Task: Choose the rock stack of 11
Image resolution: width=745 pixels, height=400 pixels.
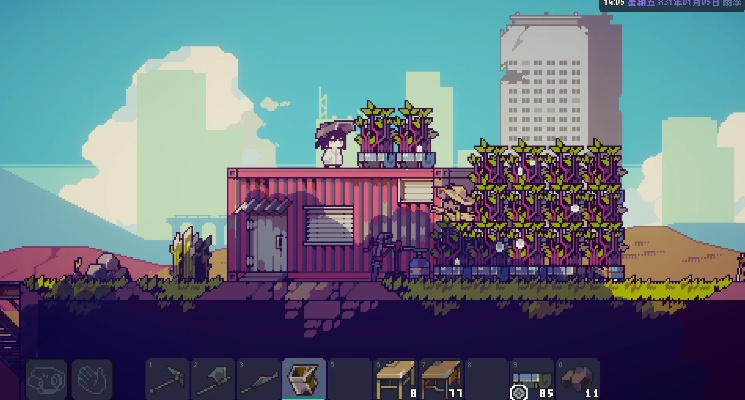Action: tap(578, 379)
